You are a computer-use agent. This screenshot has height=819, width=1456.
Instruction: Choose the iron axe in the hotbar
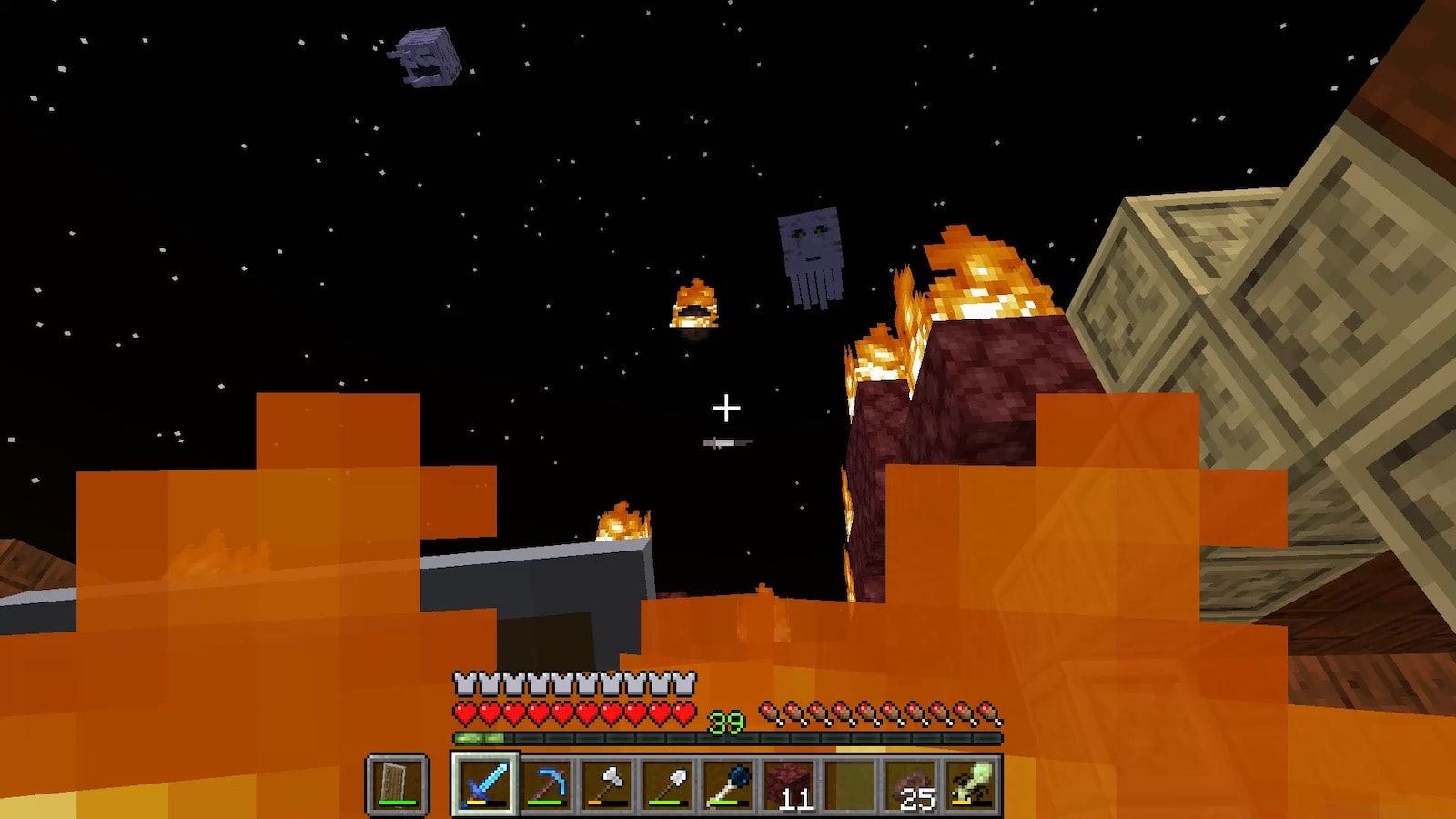click(x=607, y=784)
